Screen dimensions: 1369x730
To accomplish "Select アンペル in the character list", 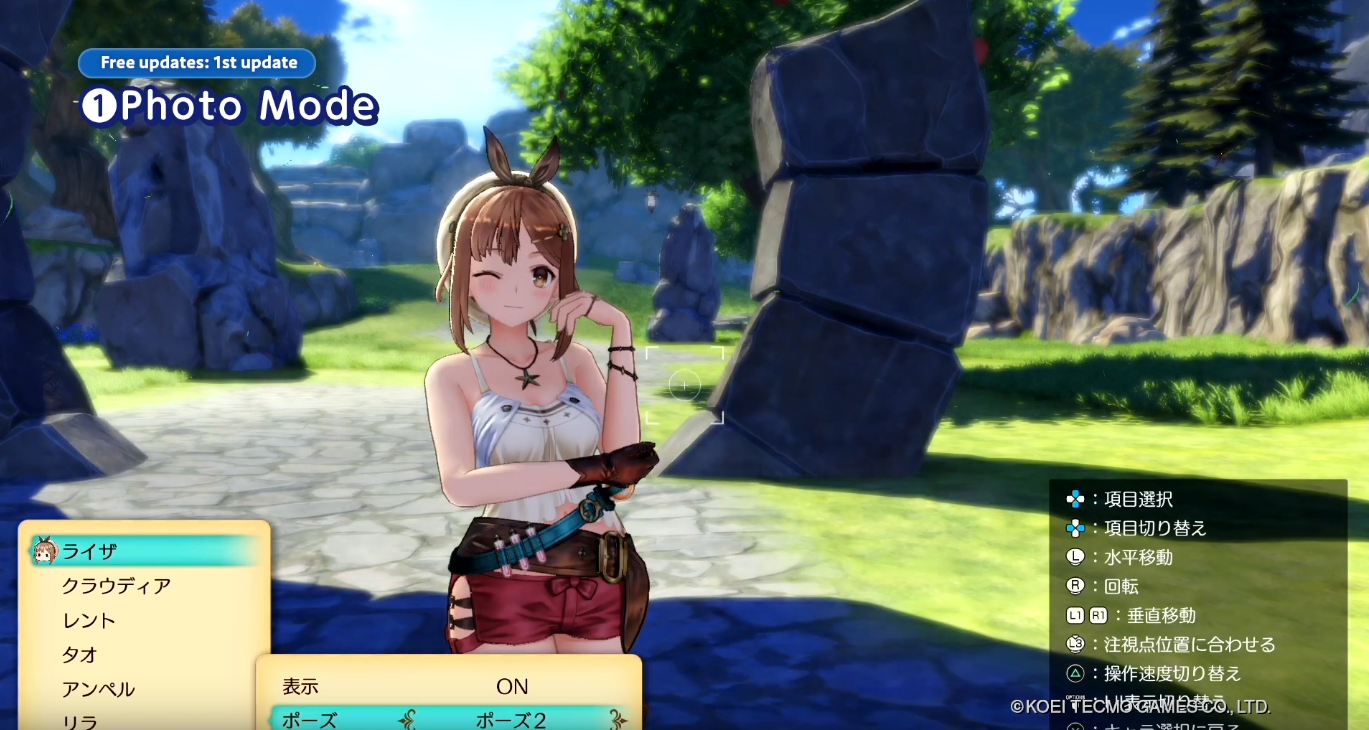I will coord(98,689).
